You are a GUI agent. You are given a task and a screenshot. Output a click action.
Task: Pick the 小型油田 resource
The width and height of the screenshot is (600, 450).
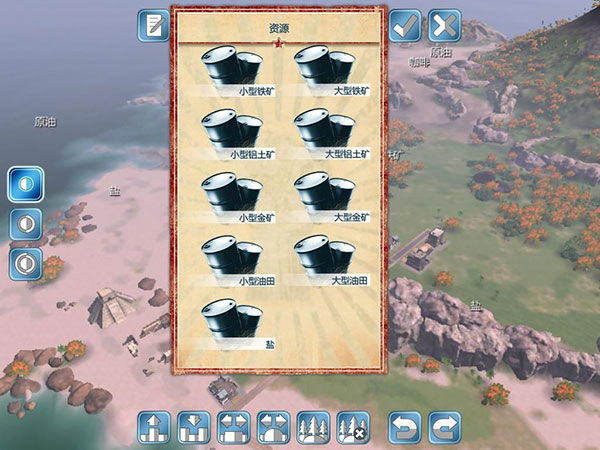coord(232,260)
